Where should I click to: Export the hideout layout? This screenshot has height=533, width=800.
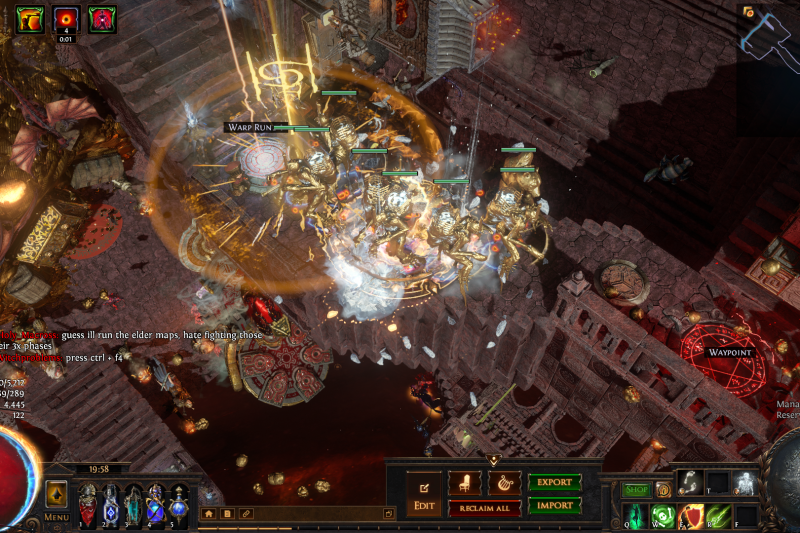point(554,482)
